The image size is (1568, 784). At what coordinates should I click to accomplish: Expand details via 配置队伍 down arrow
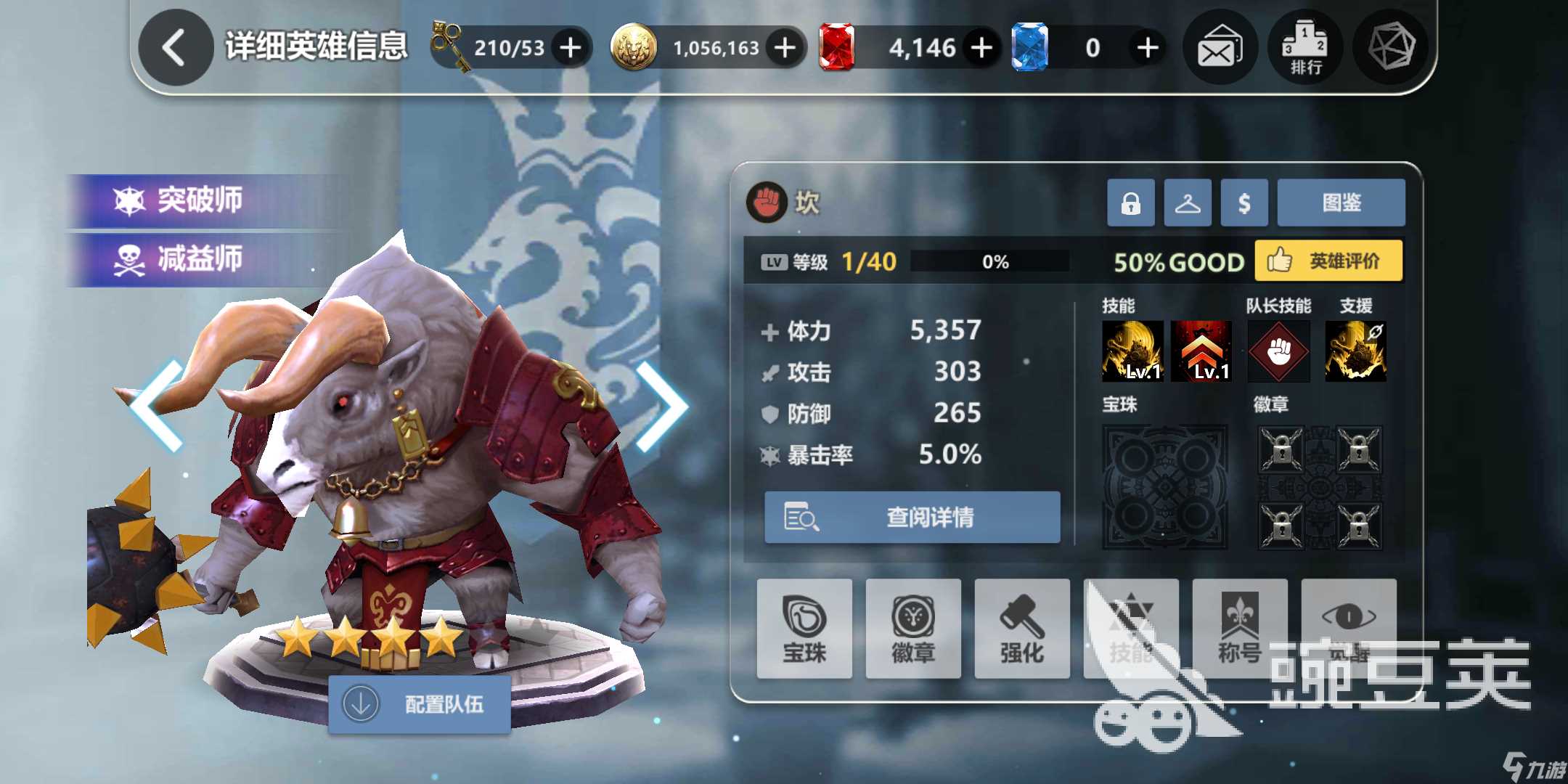coord(361,703)
